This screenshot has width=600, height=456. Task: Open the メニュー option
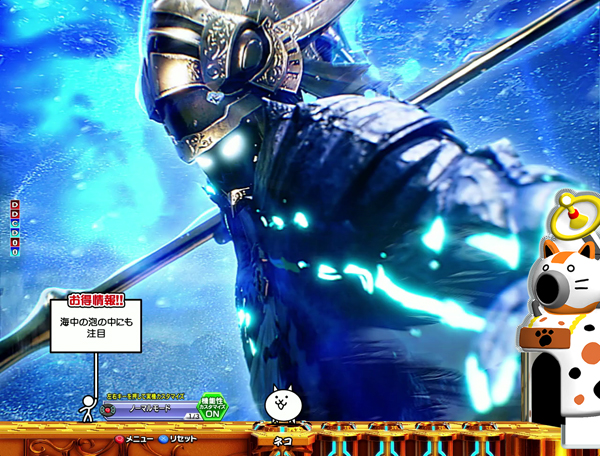click(x=134, y=439)
